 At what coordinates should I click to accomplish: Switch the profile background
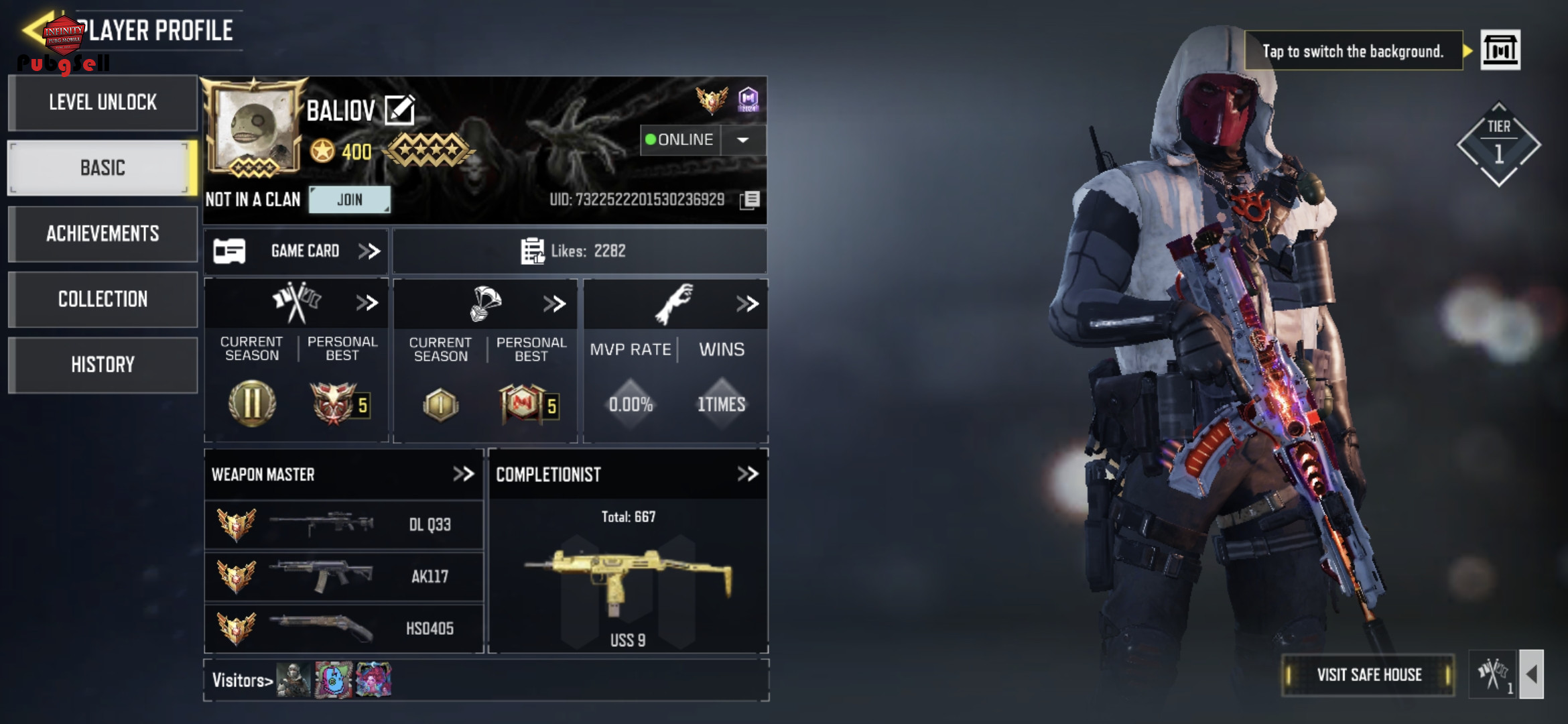click(1500, 50)
